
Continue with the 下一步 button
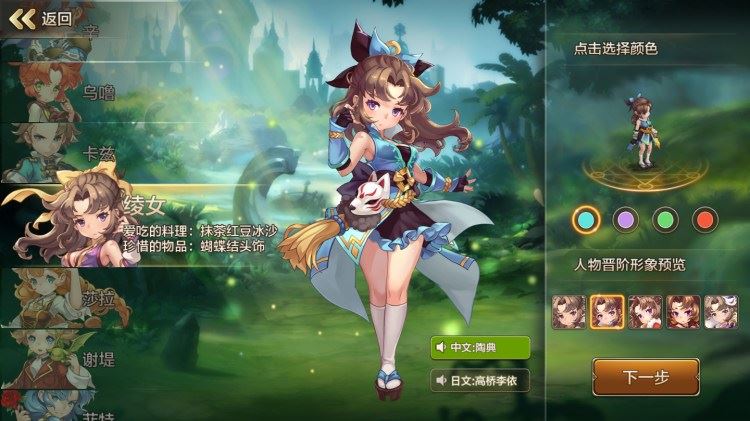click(x=645, y=377)
